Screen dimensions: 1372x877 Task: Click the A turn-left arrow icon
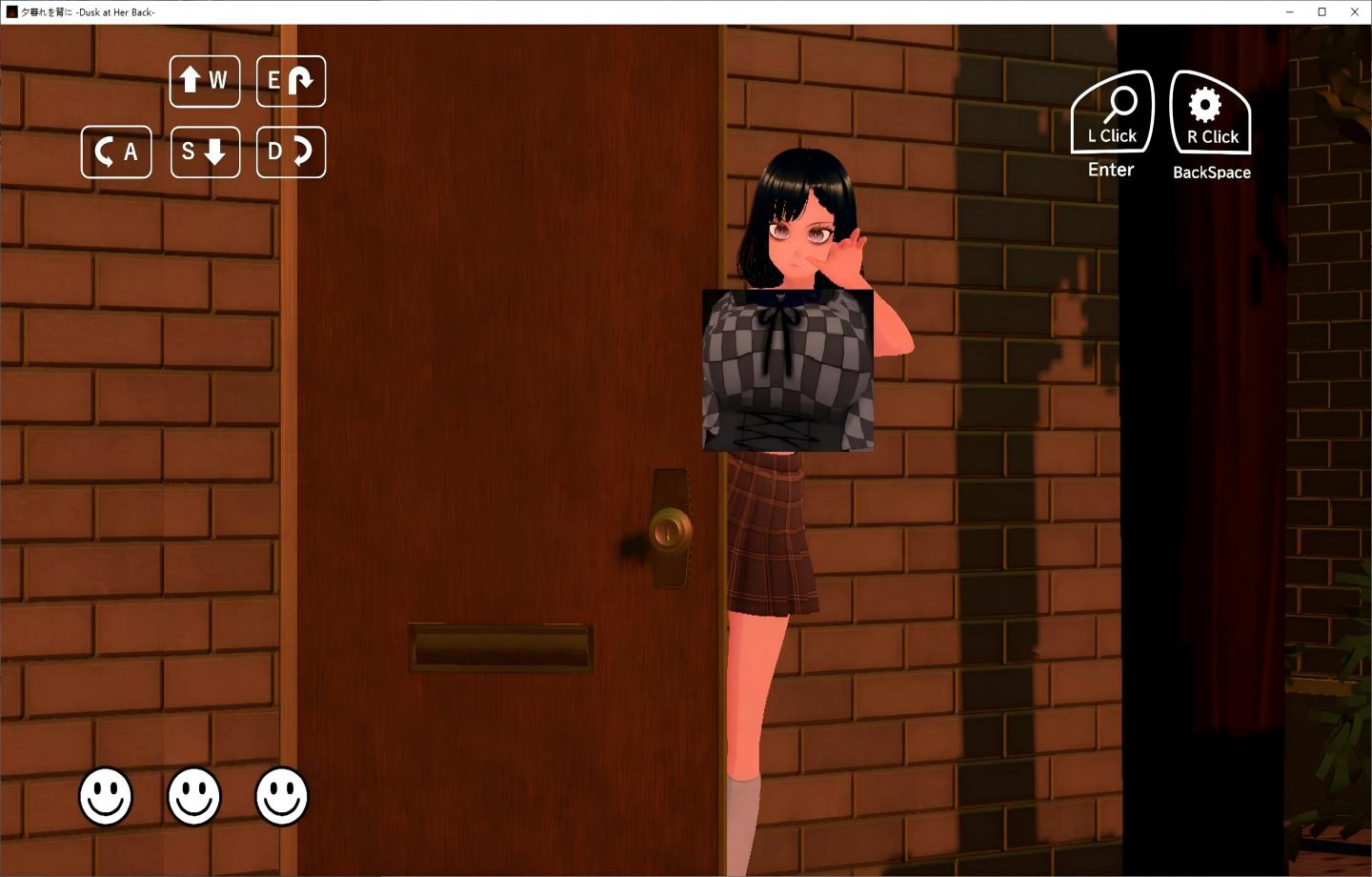click(x=115, y=152)
